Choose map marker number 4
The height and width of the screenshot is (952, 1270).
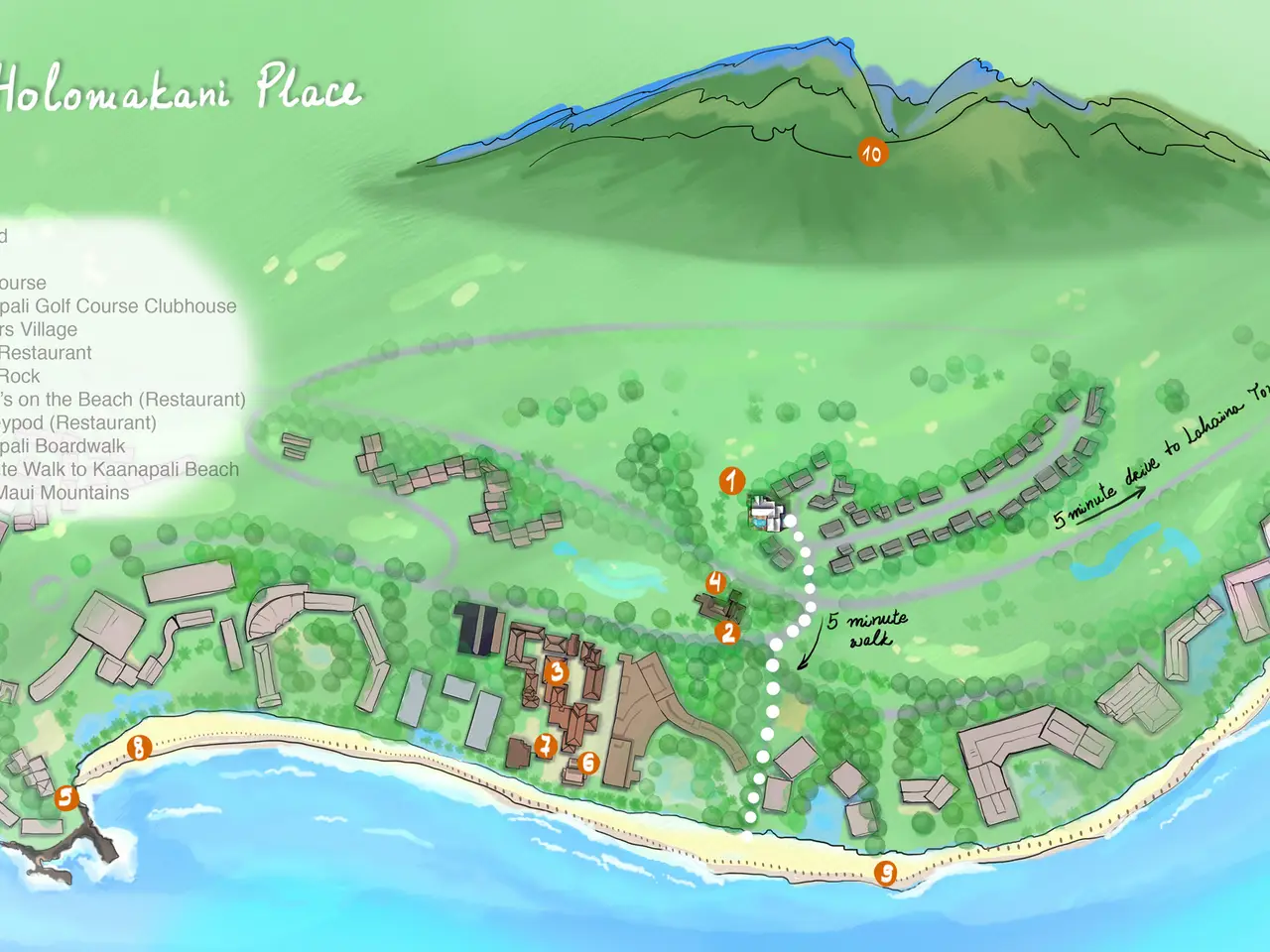[715, 582]
